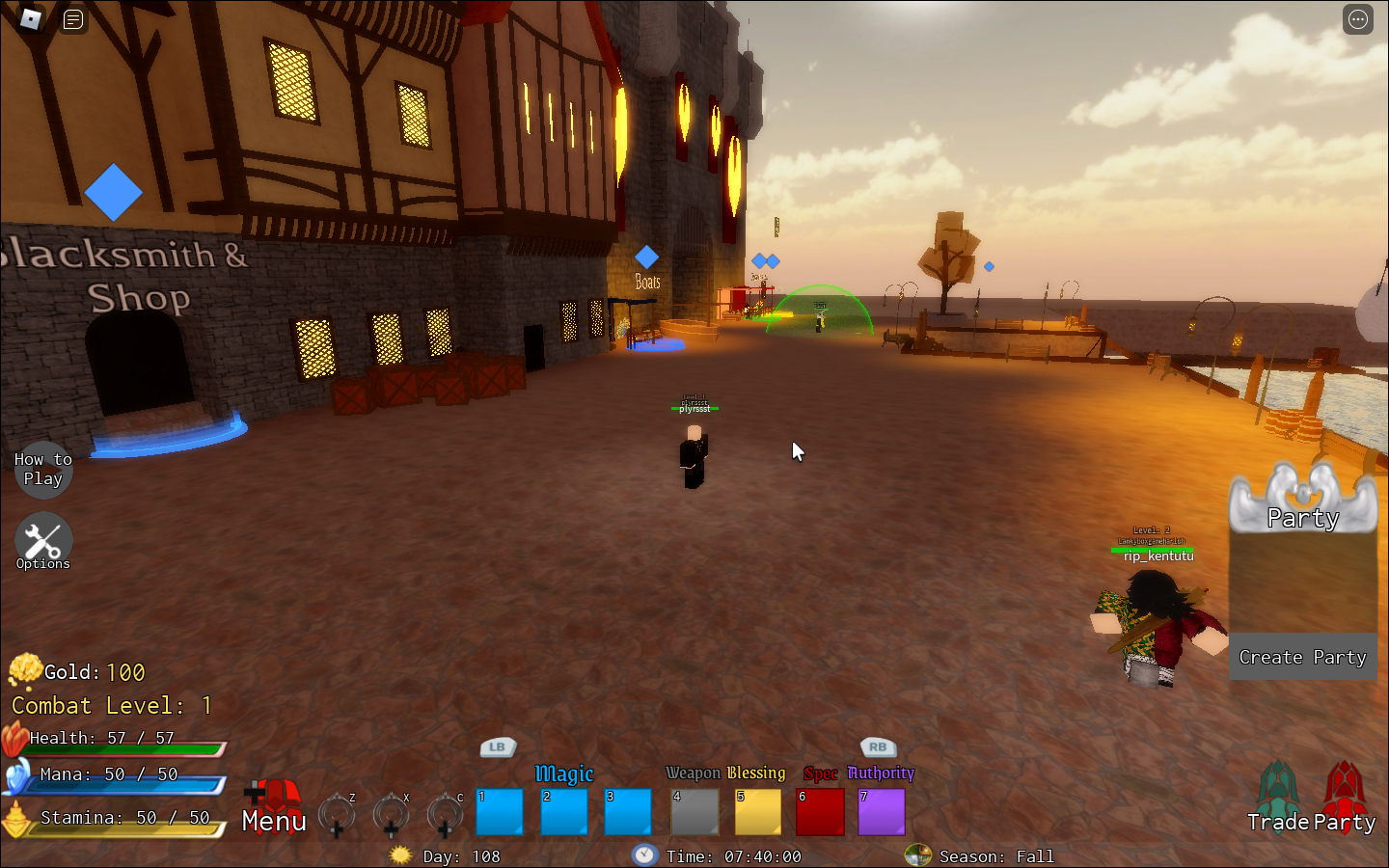
Task: Select Magic hotbar slot 3
Action: (x=628, y=812)
